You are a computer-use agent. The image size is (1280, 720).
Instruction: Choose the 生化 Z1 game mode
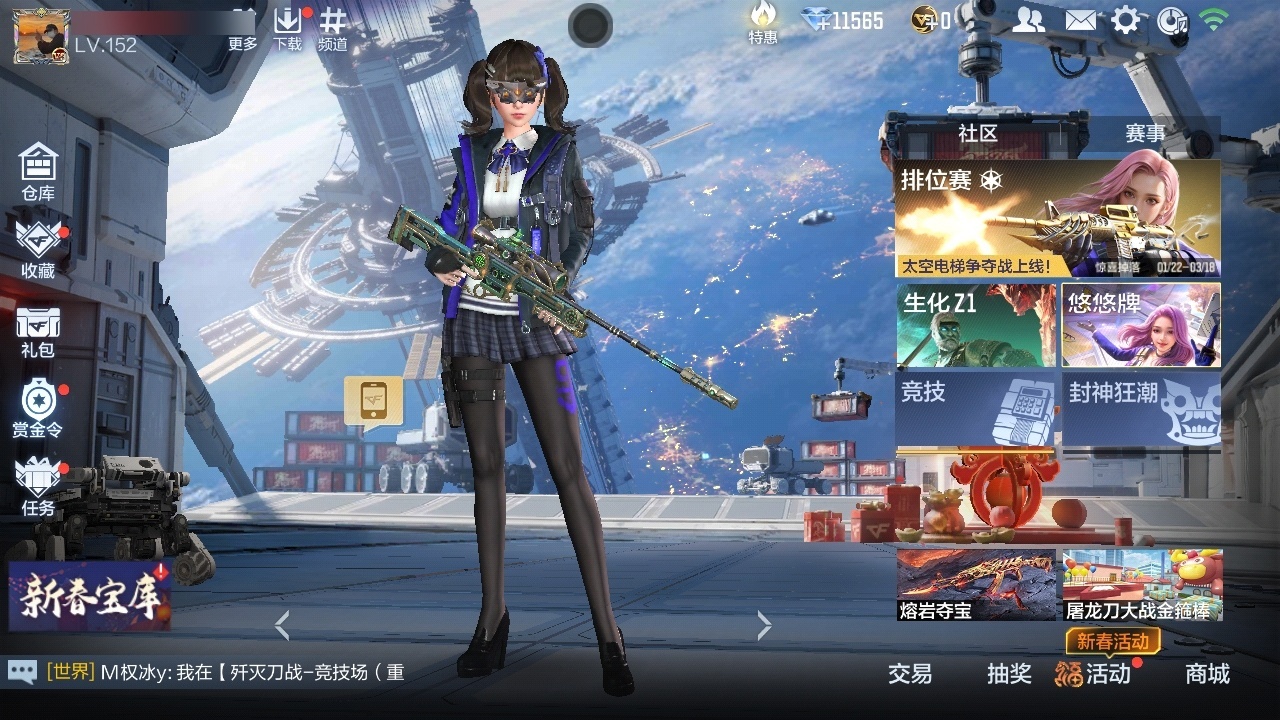tap(976, 325)
